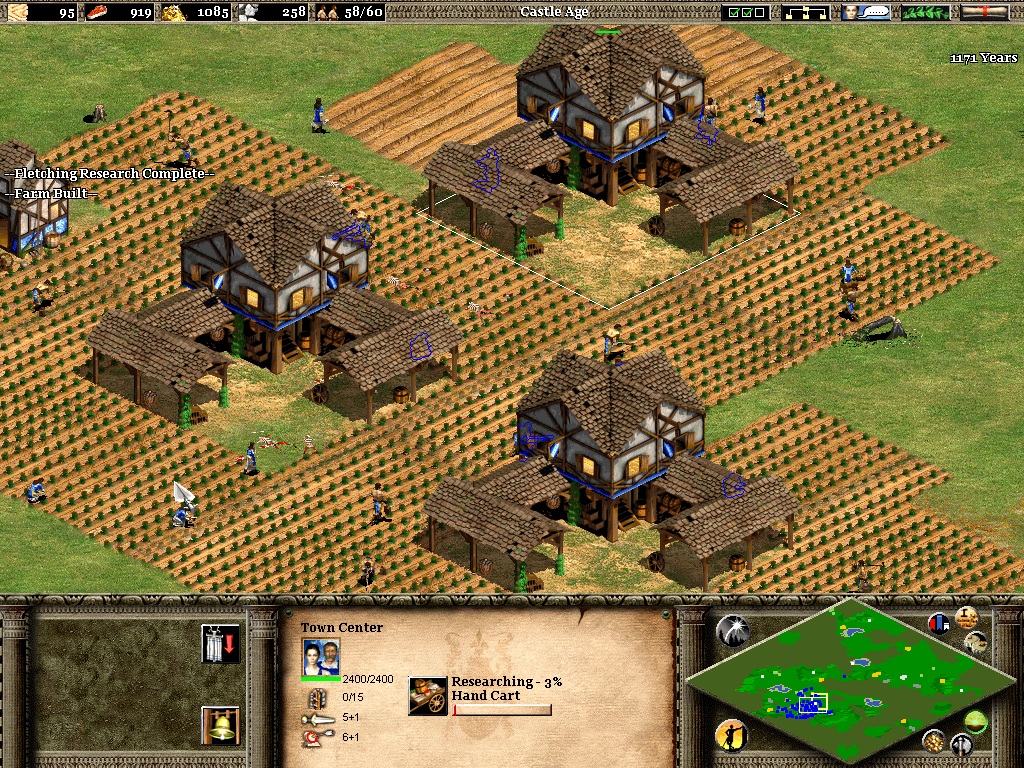
Task: Switch minimap to normal terrain mode
Action: click(x=974, y=720)
